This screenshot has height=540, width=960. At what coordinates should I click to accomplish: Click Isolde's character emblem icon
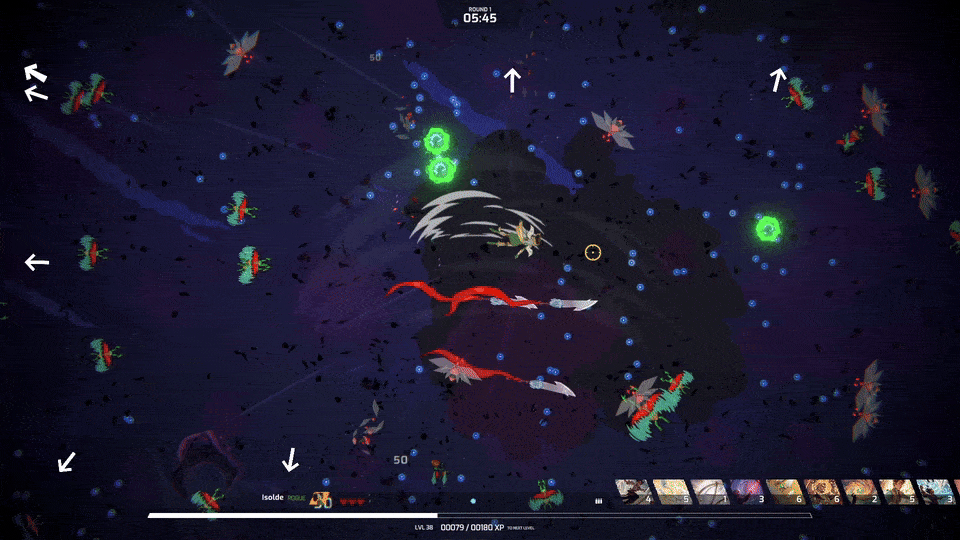321,499
